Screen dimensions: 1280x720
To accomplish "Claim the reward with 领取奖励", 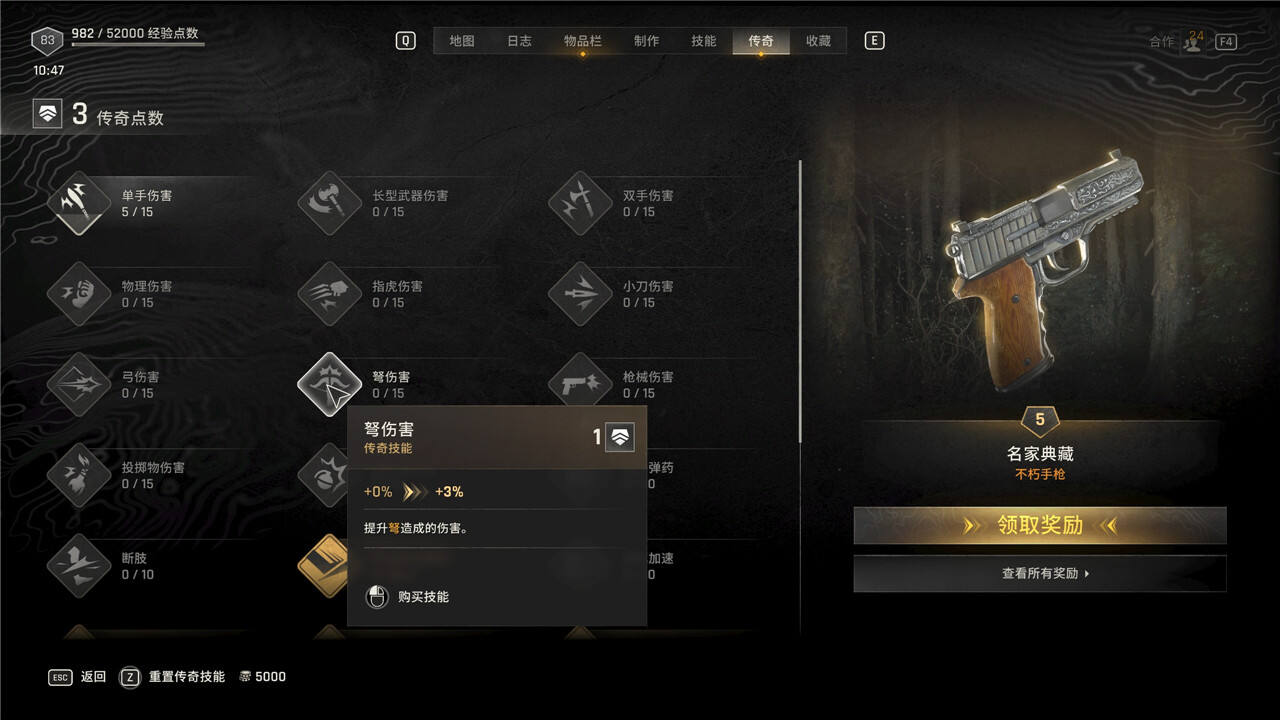I will pyautogui.click(x=1040, y=525).
